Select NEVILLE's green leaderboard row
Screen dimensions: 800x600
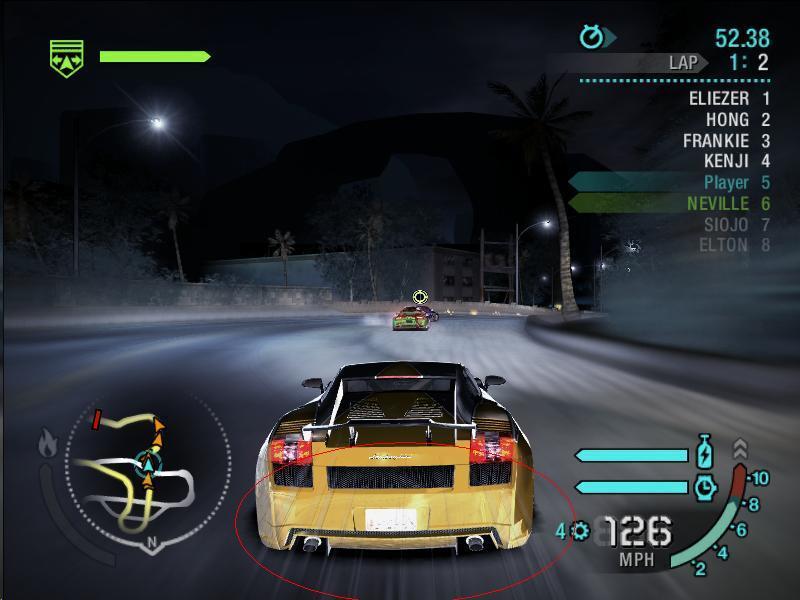[x=718, y=203]
